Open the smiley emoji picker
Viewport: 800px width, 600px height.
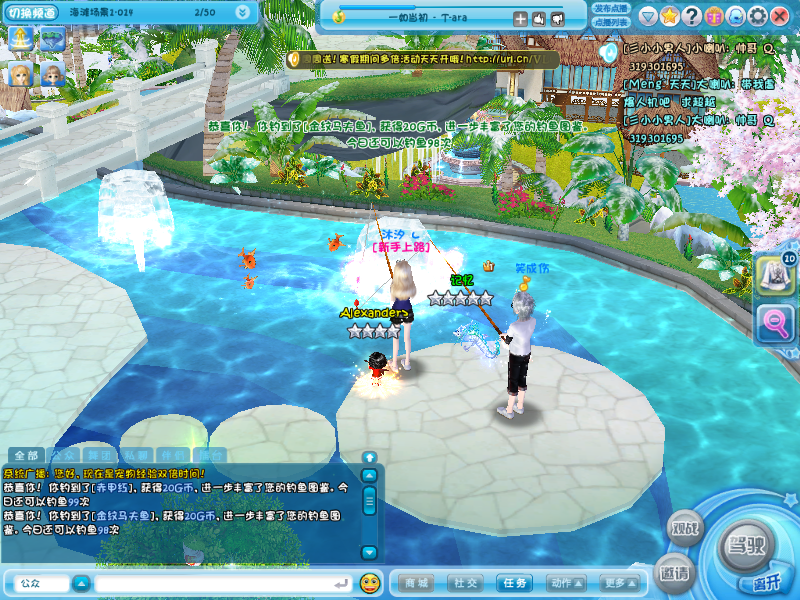click(x=370, y=582)
